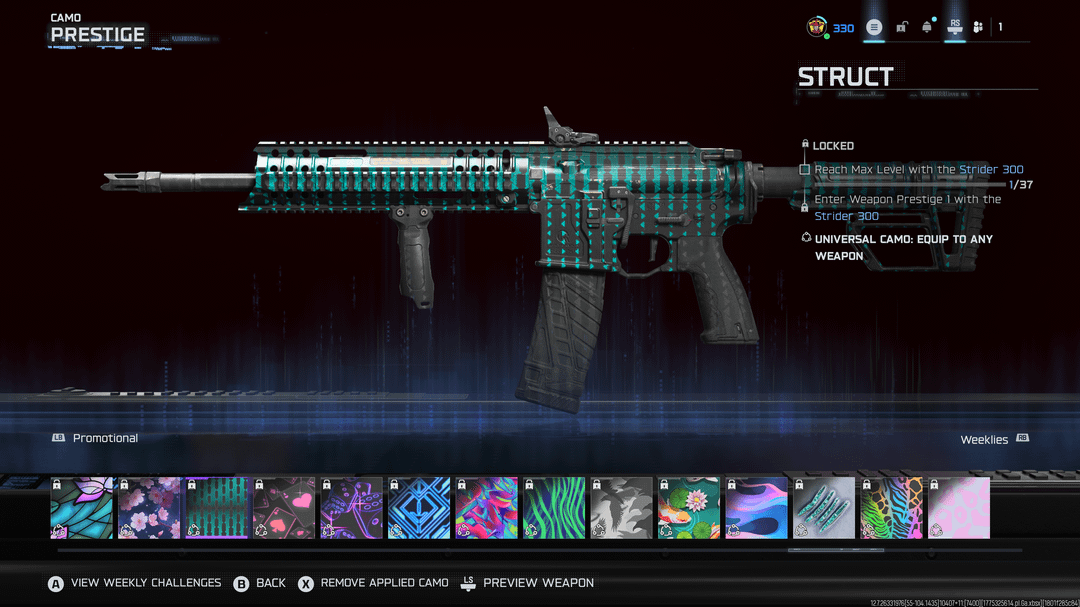Screen dimensions: 1080x607
Task: Choose the blue and pink wave camo
Action: (x=757, y=508)
